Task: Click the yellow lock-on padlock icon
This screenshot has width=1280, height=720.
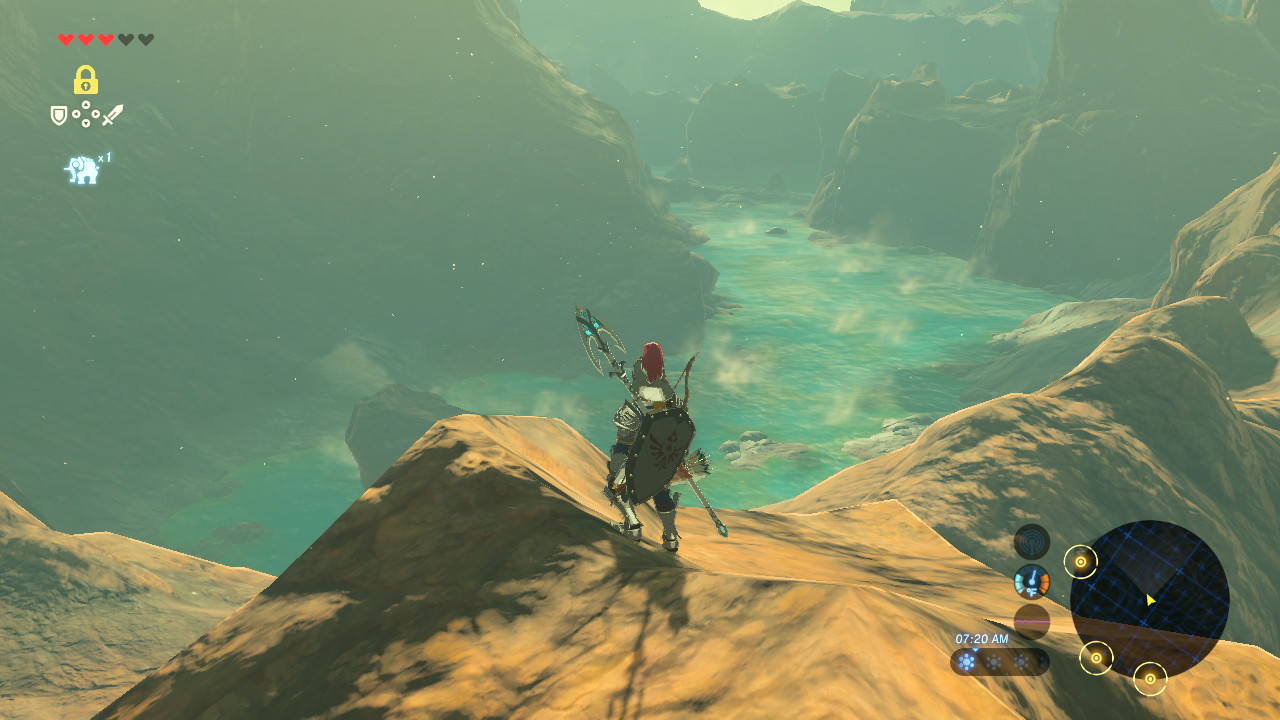Action: [87, 80]
